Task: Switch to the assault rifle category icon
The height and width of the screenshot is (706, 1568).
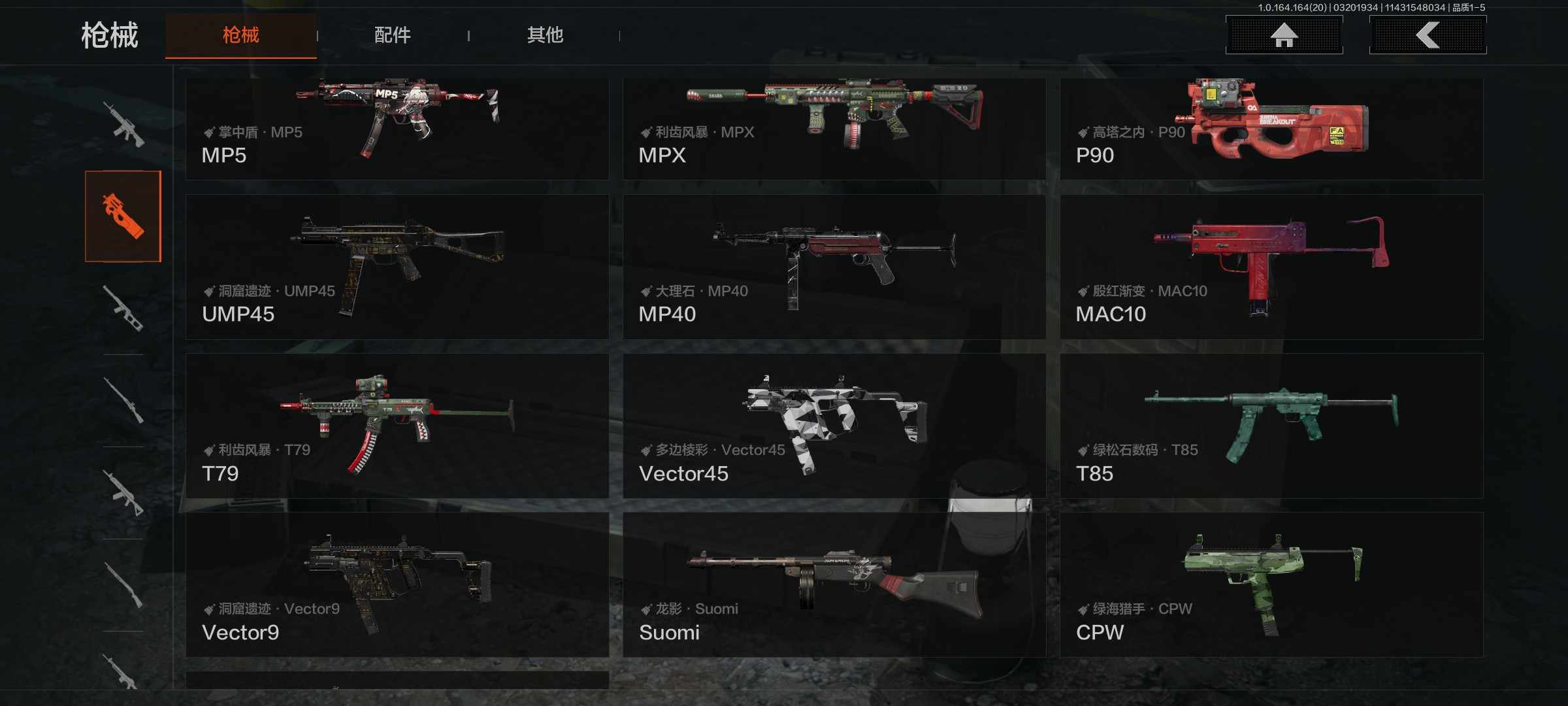Action: coord(123,124)
